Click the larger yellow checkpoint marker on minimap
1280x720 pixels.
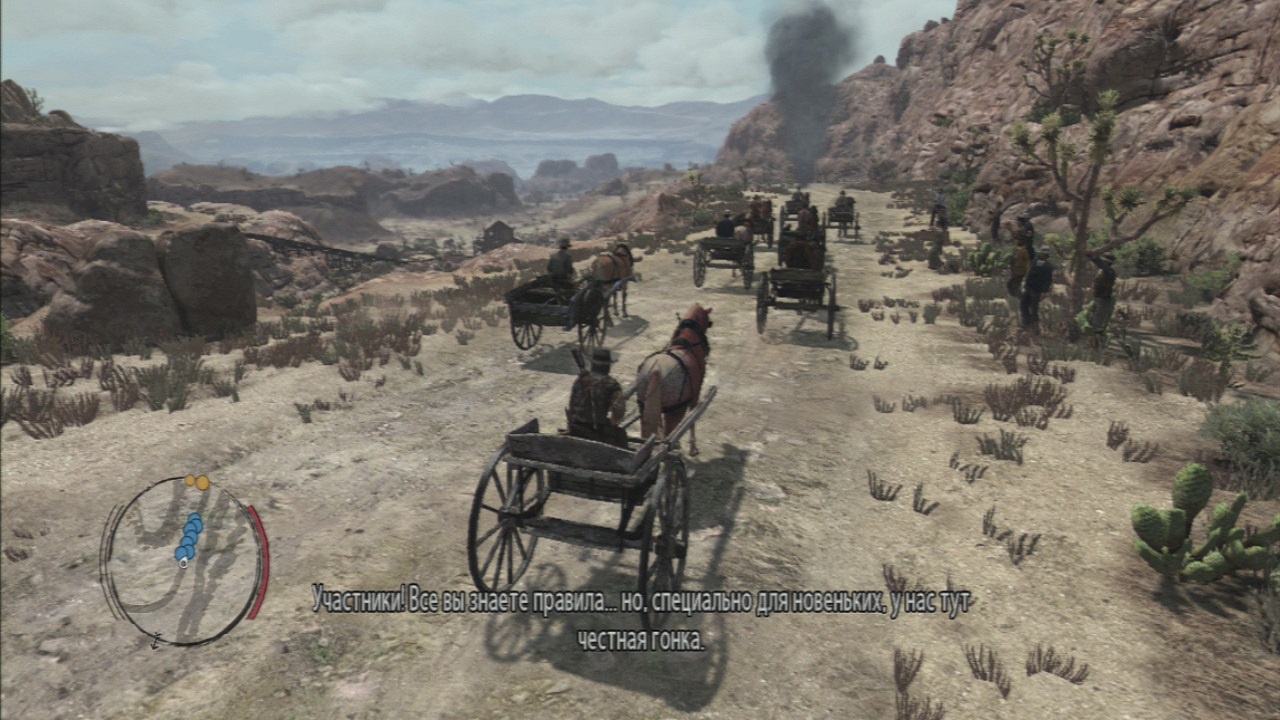[x=201, y=483]
